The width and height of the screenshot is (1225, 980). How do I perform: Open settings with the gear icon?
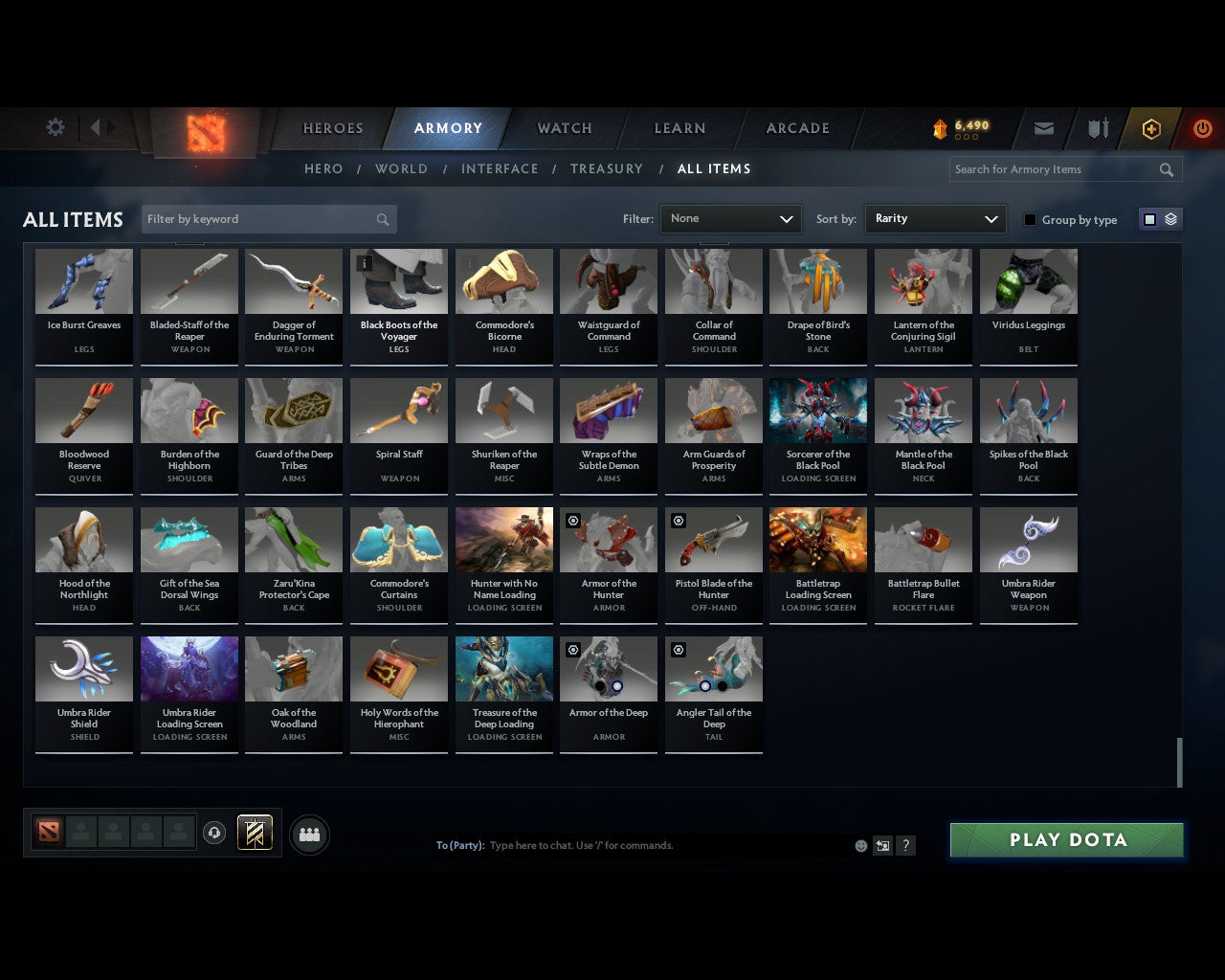[55, 126]
